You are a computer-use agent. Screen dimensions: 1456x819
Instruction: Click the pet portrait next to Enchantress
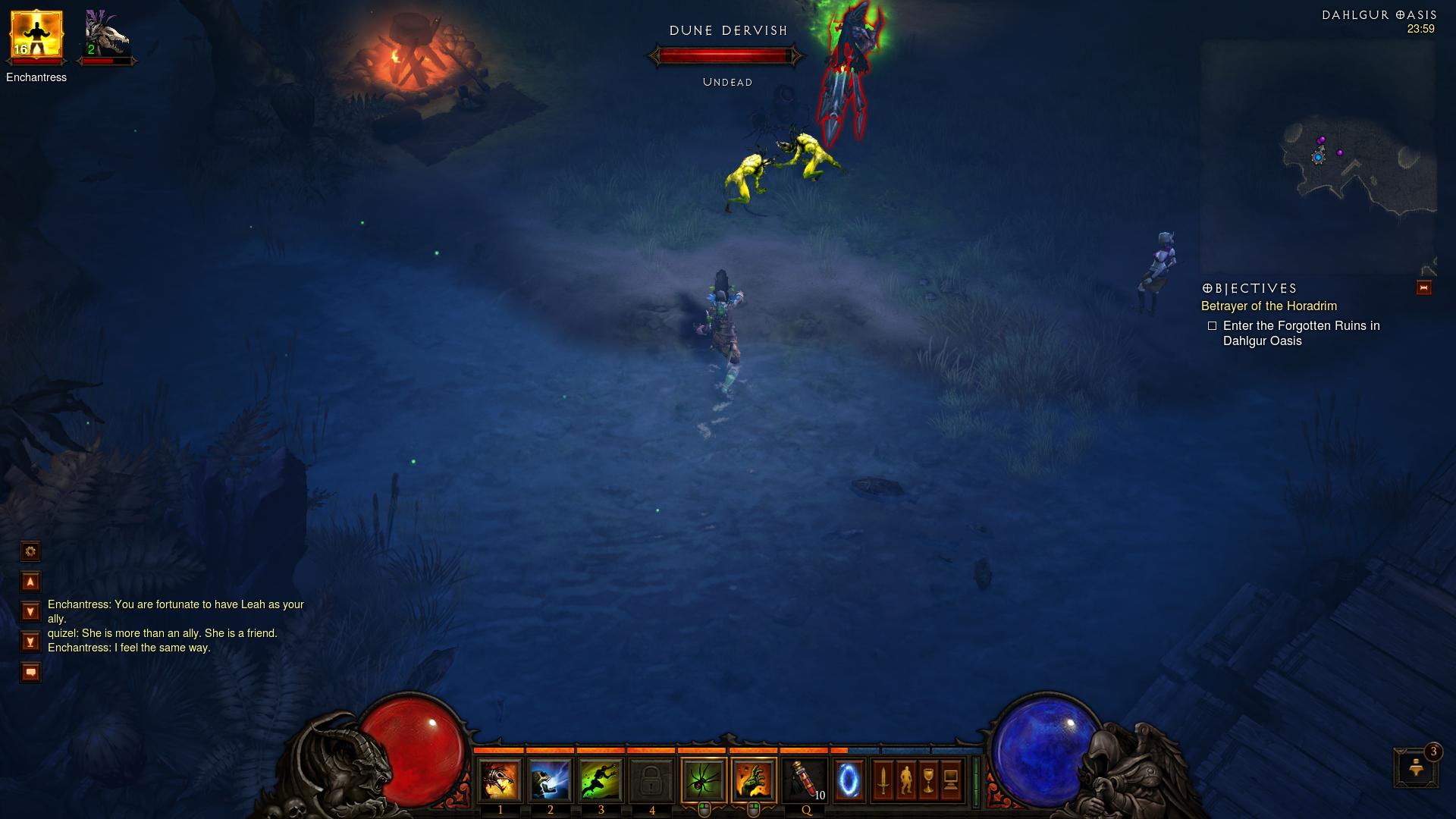coord(106,36)
